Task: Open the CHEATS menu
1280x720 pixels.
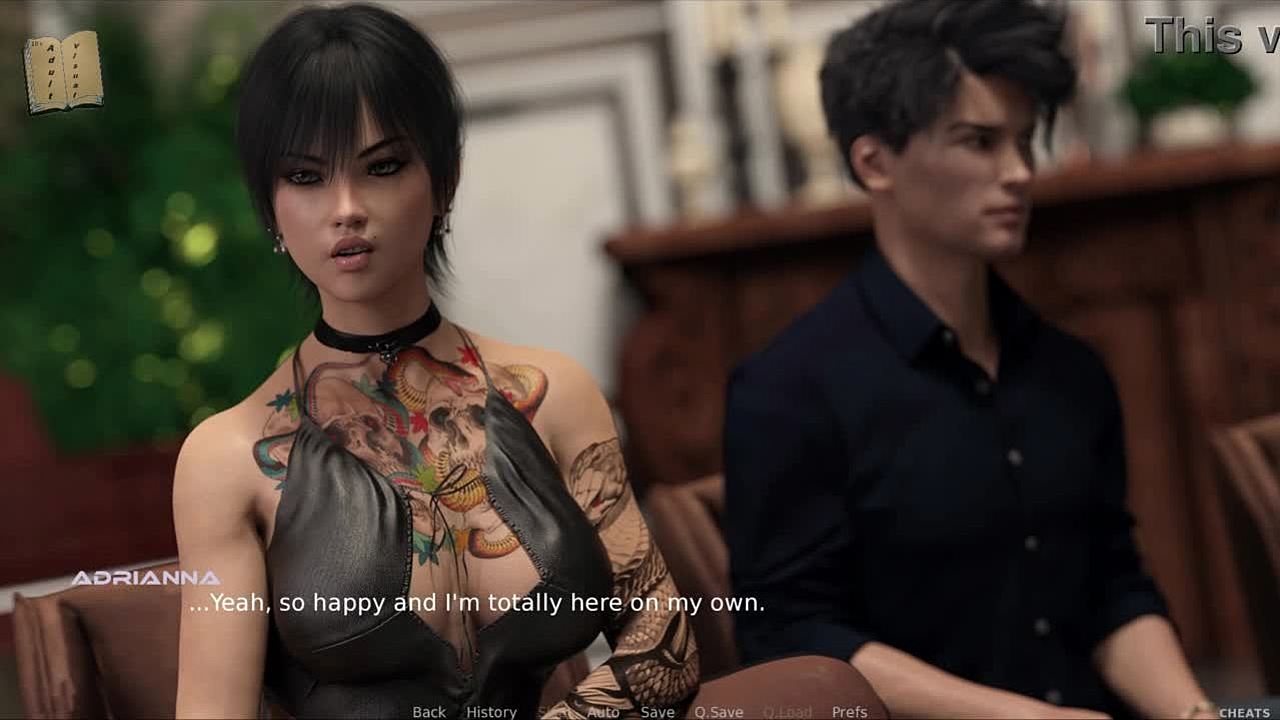Action: point(1244,712)
